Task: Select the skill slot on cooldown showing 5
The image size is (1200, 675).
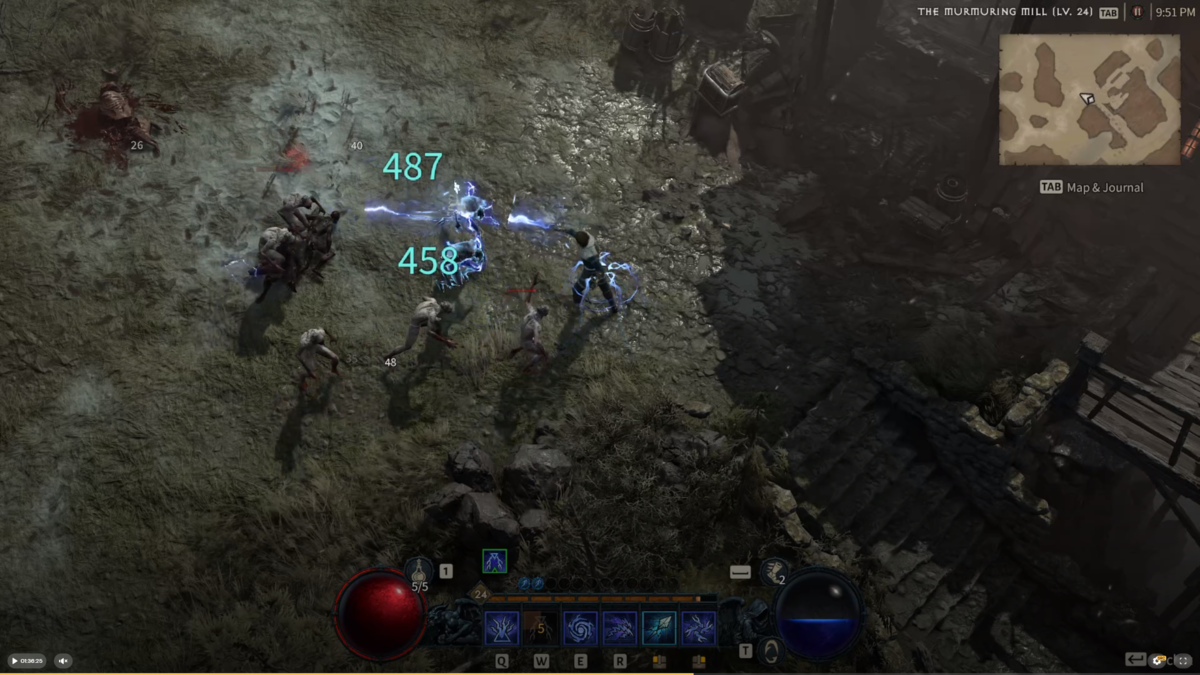Action: click(x=541, y=628)
